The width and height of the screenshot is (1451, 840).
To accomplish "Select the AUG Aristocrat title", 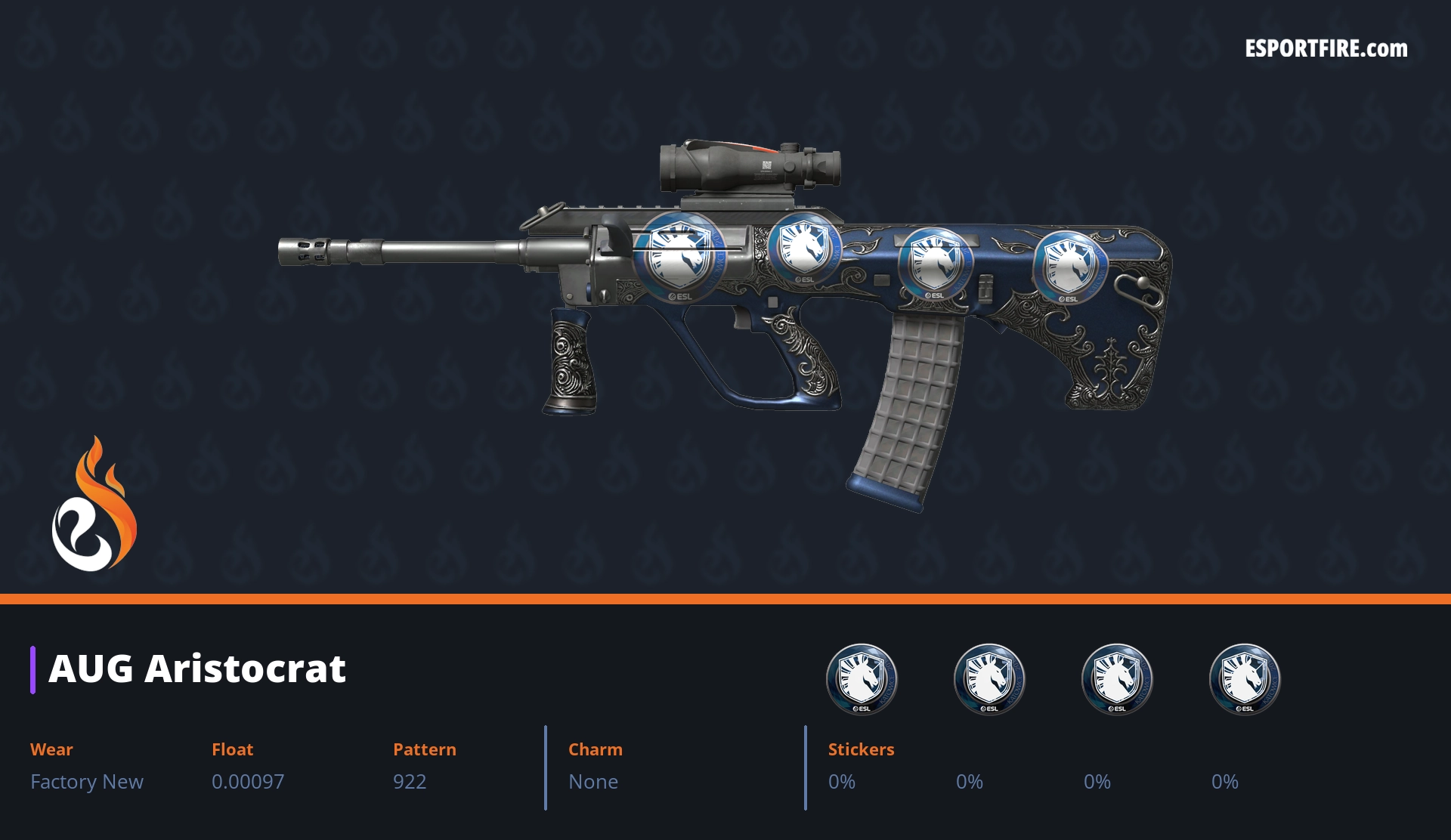I will 197,669.
